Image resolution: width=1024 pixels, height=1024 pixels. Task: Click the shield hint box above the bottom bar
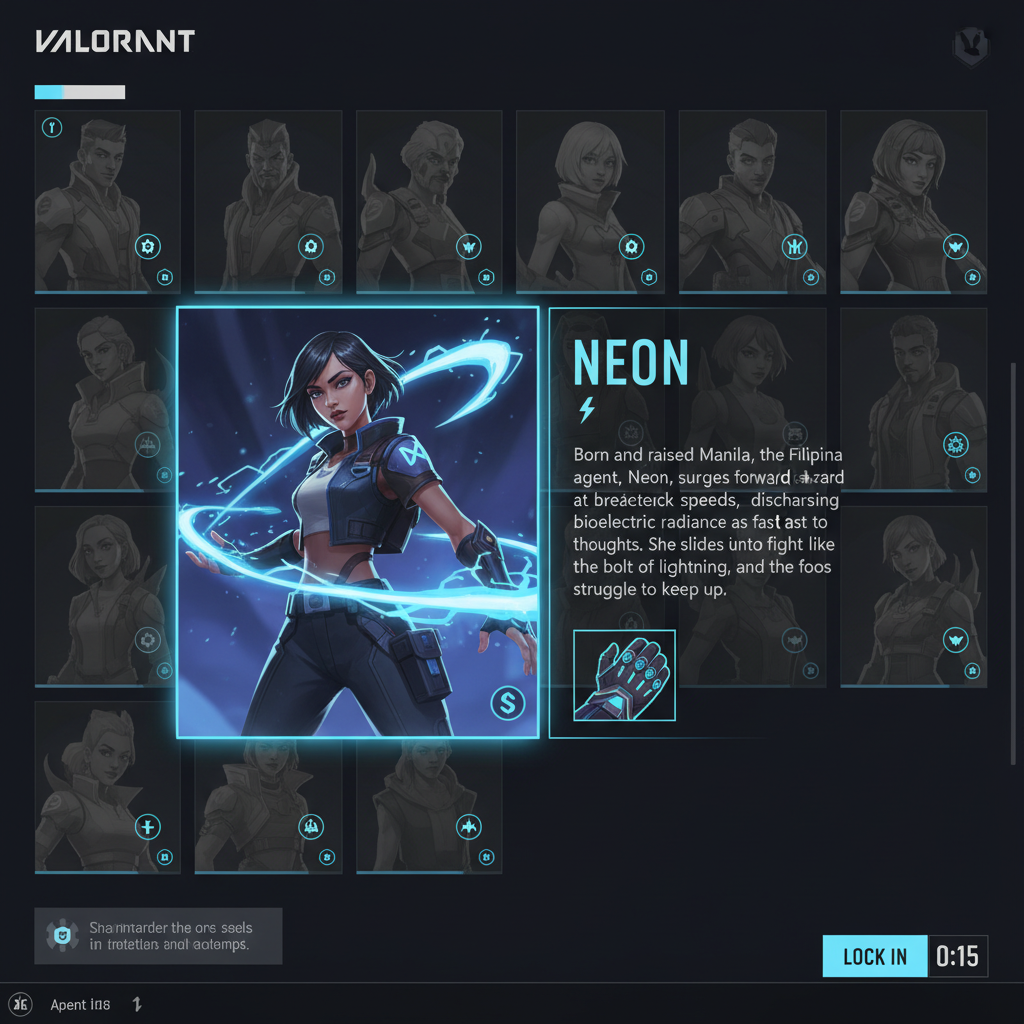[158, 936]
